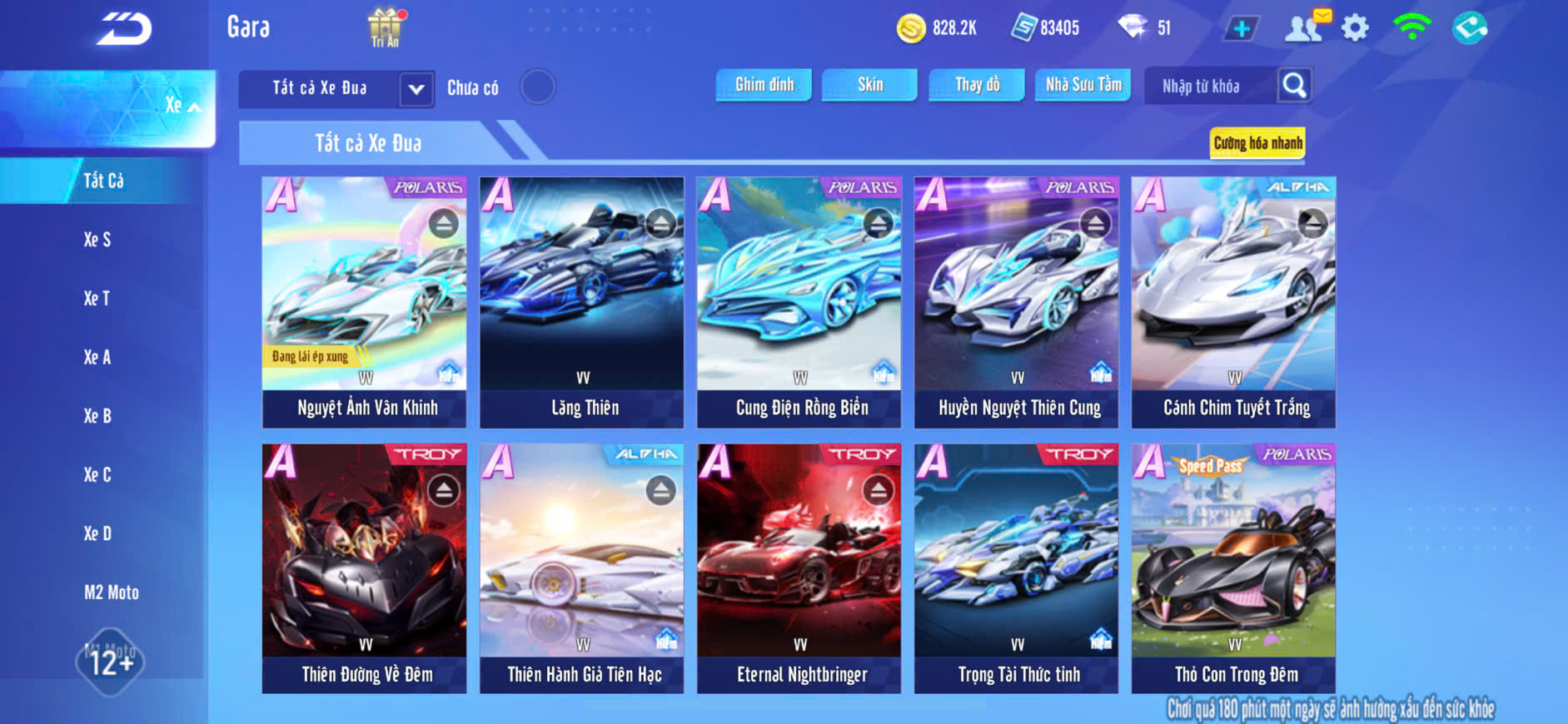This screenshot has width=1568, height=724.
Task: Activate Cường hóa nhanh button
Action: 1257,143
